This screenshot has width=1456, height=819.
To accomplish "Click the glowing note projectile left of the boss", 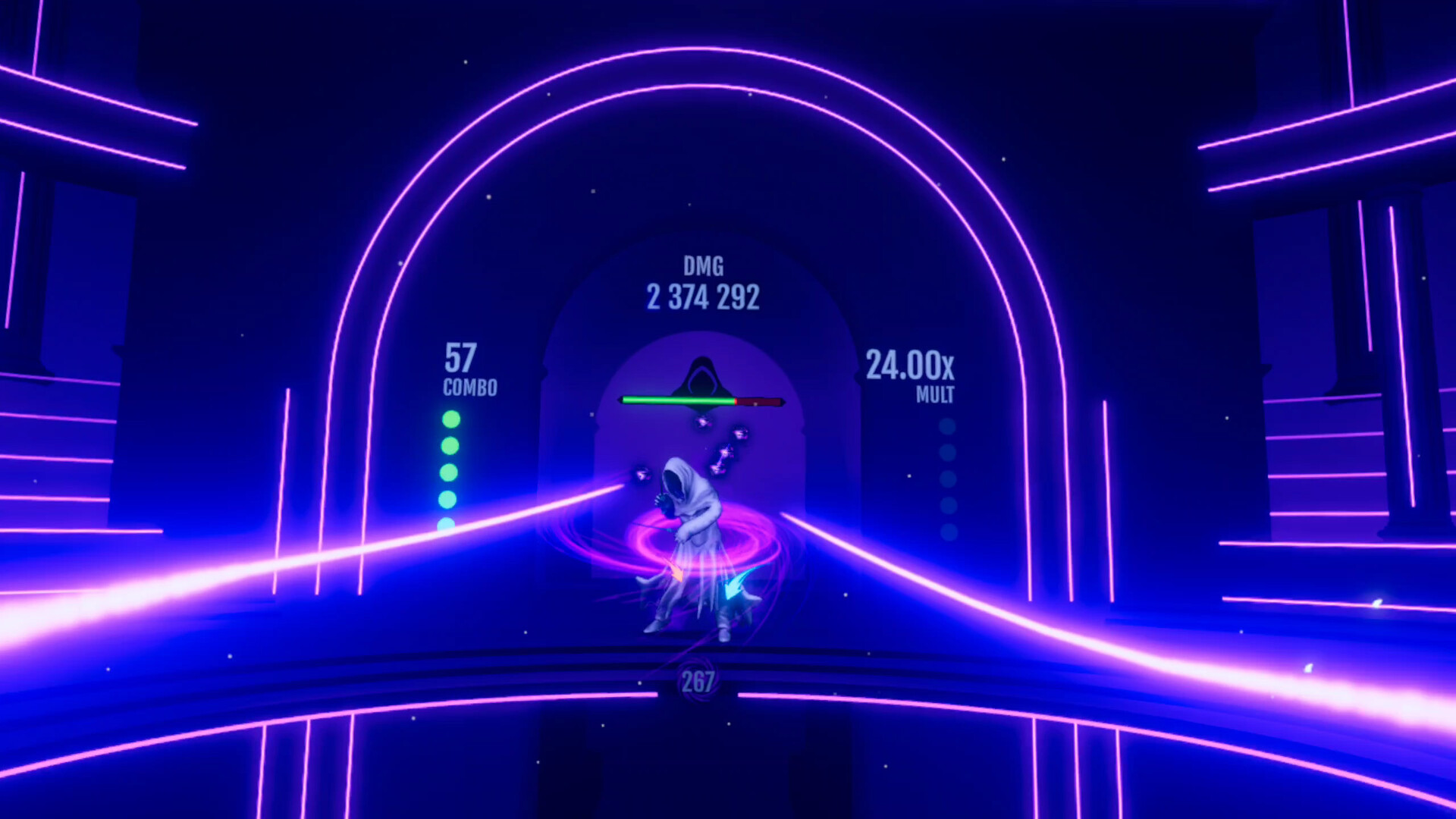I will point(642,474).
